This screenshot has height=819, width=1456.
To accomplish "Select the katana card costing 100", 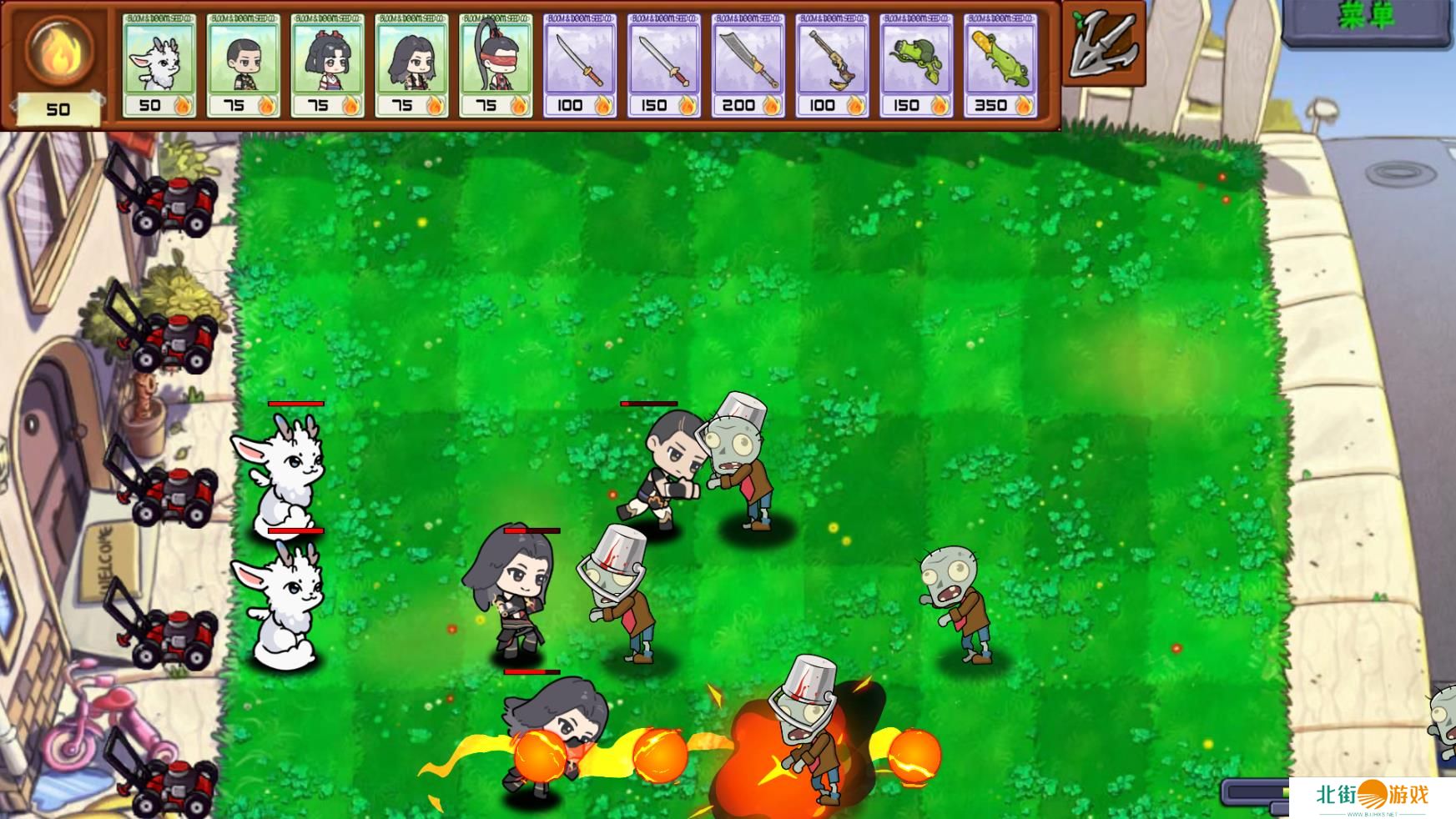I will (x=580, y=65).
